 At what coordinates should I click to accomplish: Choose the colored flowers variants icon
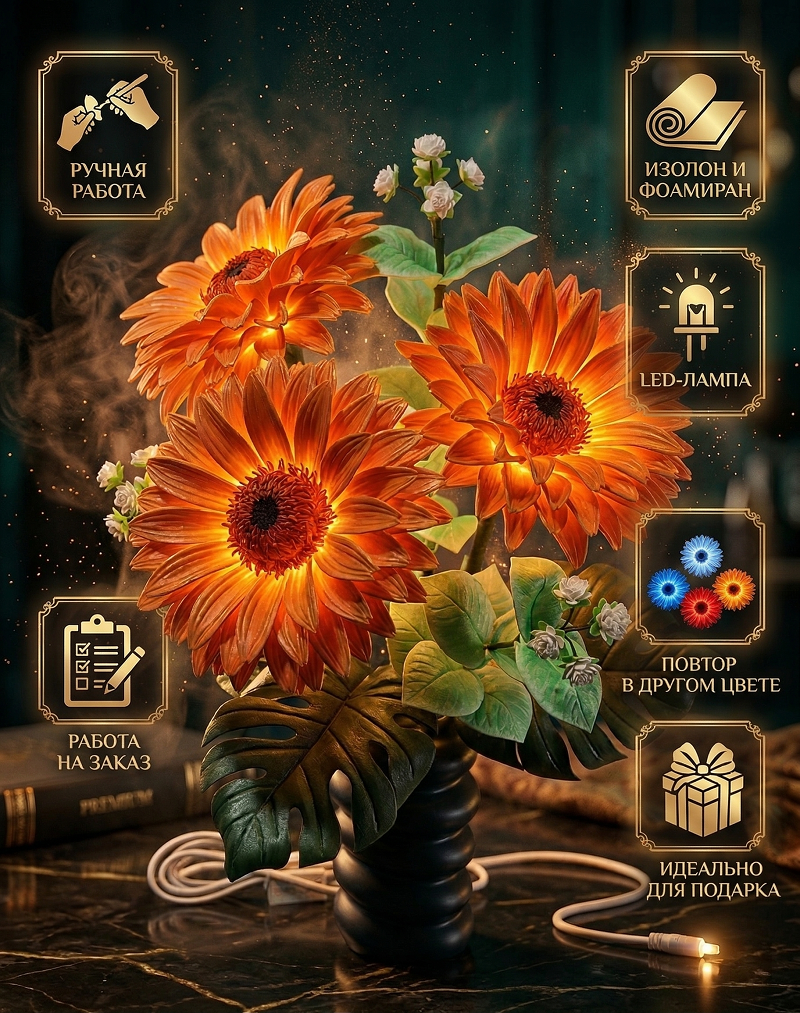pos(700,581)
